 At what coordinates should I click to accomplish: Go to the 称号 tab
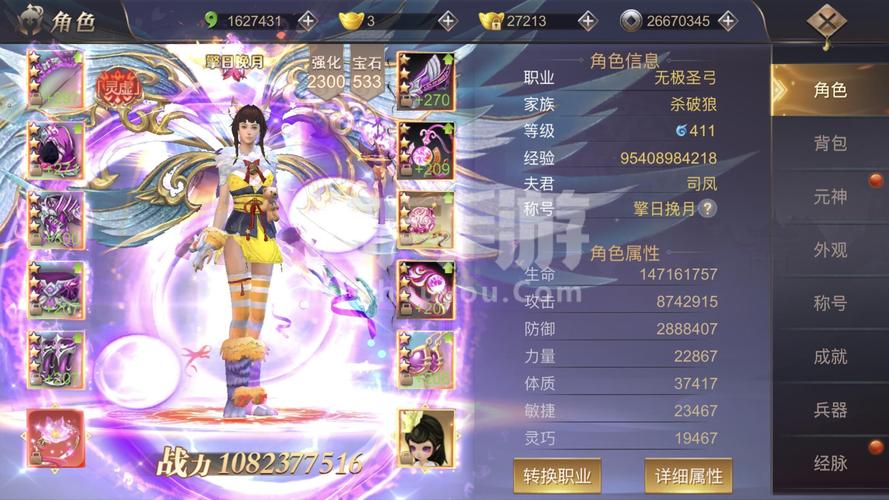829,303
